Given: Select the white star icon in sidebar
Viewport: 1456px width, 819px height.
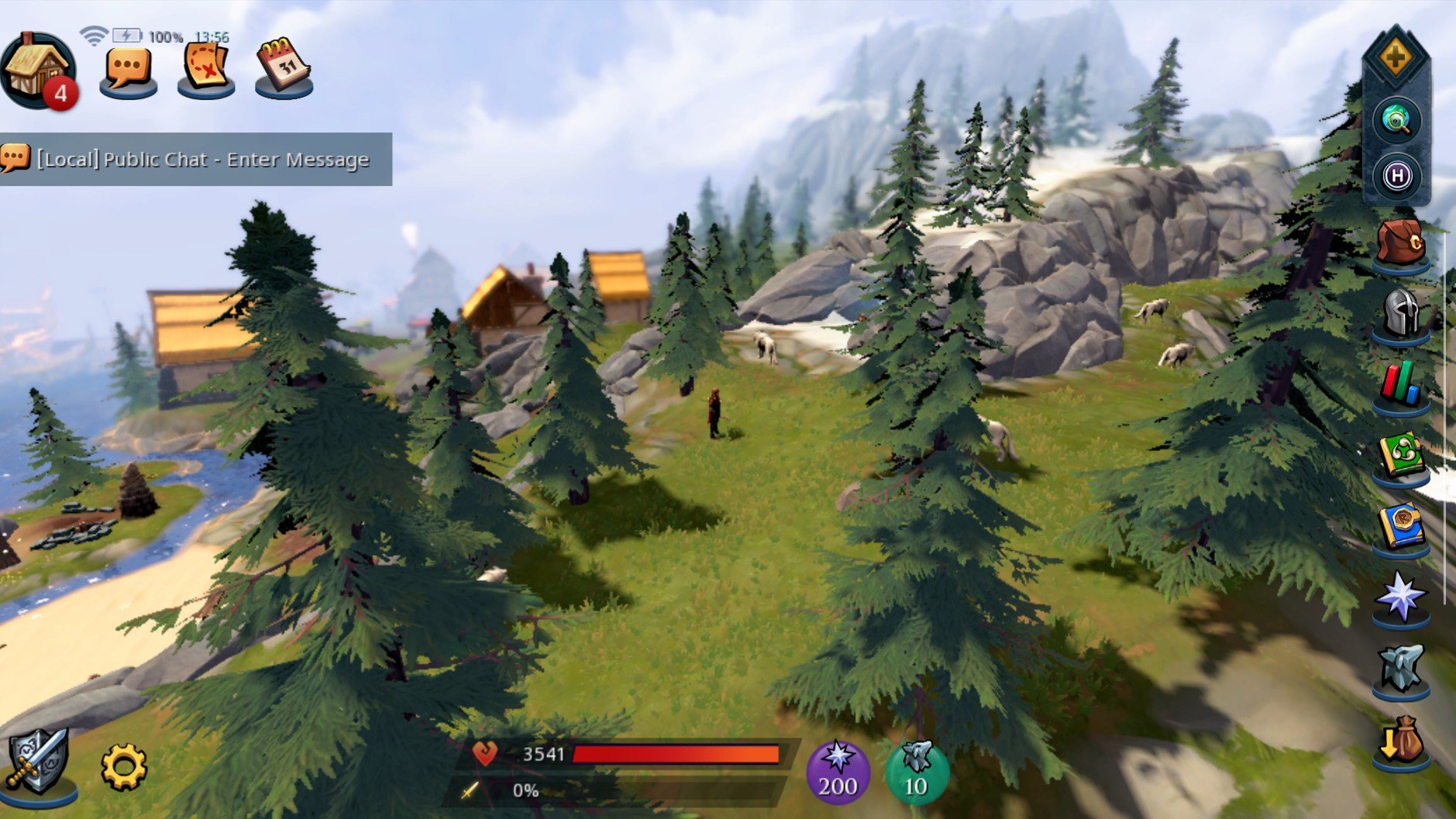Looking at the screenshot, I should 1400,598.
